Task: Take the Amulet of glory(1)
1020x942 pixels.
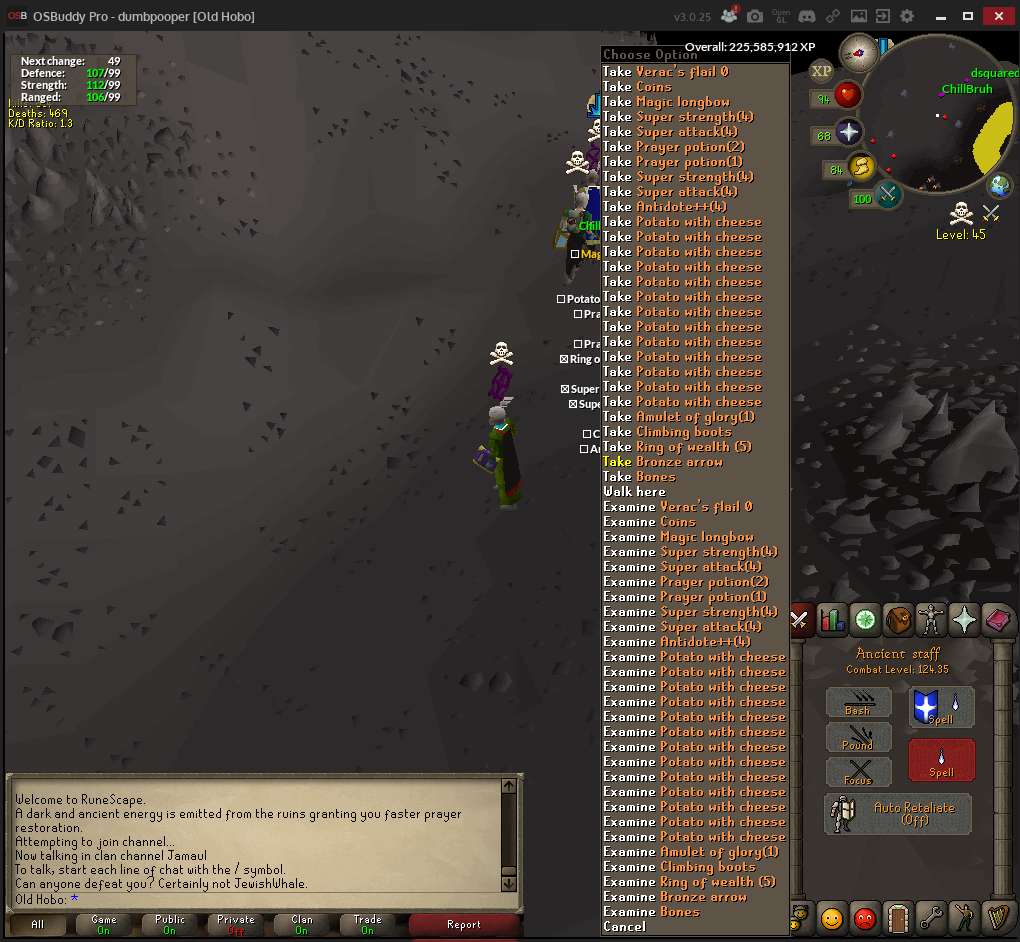Action: pyautogui.click(x=679, y=417)
